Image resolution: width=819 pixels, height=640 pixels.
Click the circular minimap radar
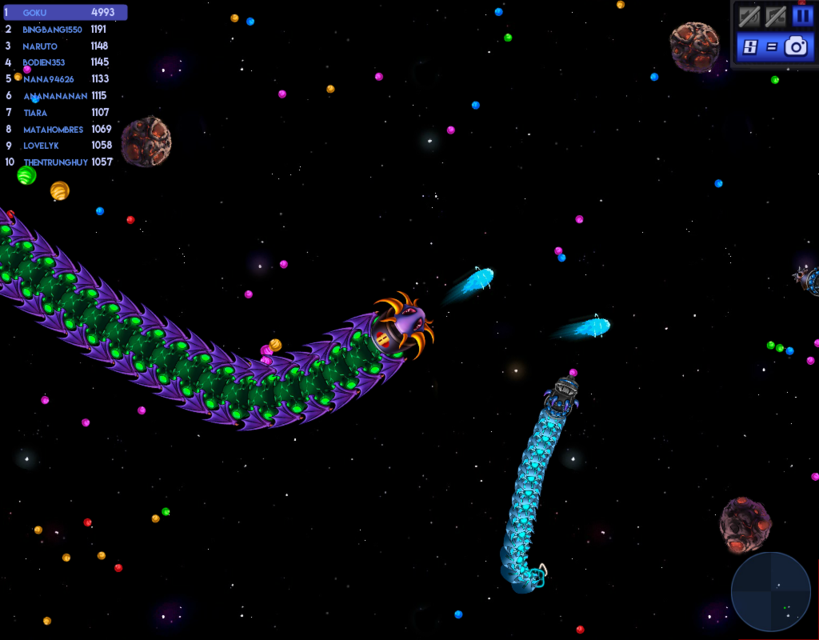click(x=770, y=591)
